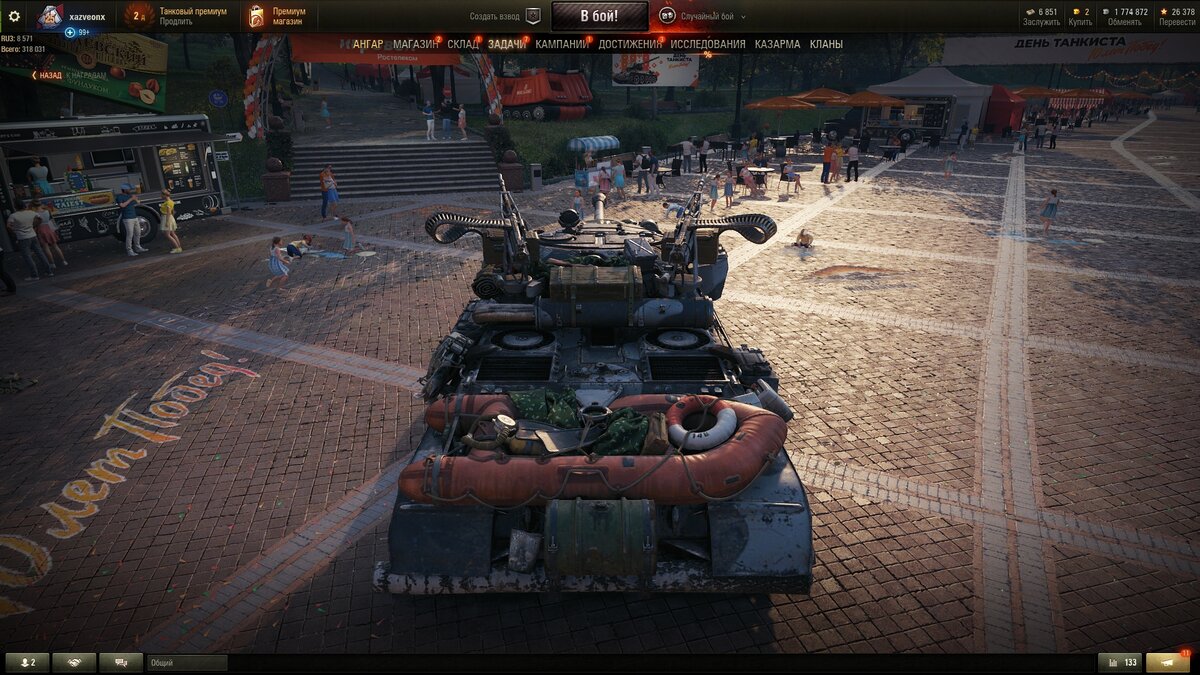1200x675 pixels.
Task: Select the «КАМПАНИИ» tab
Action: point(561,44)
